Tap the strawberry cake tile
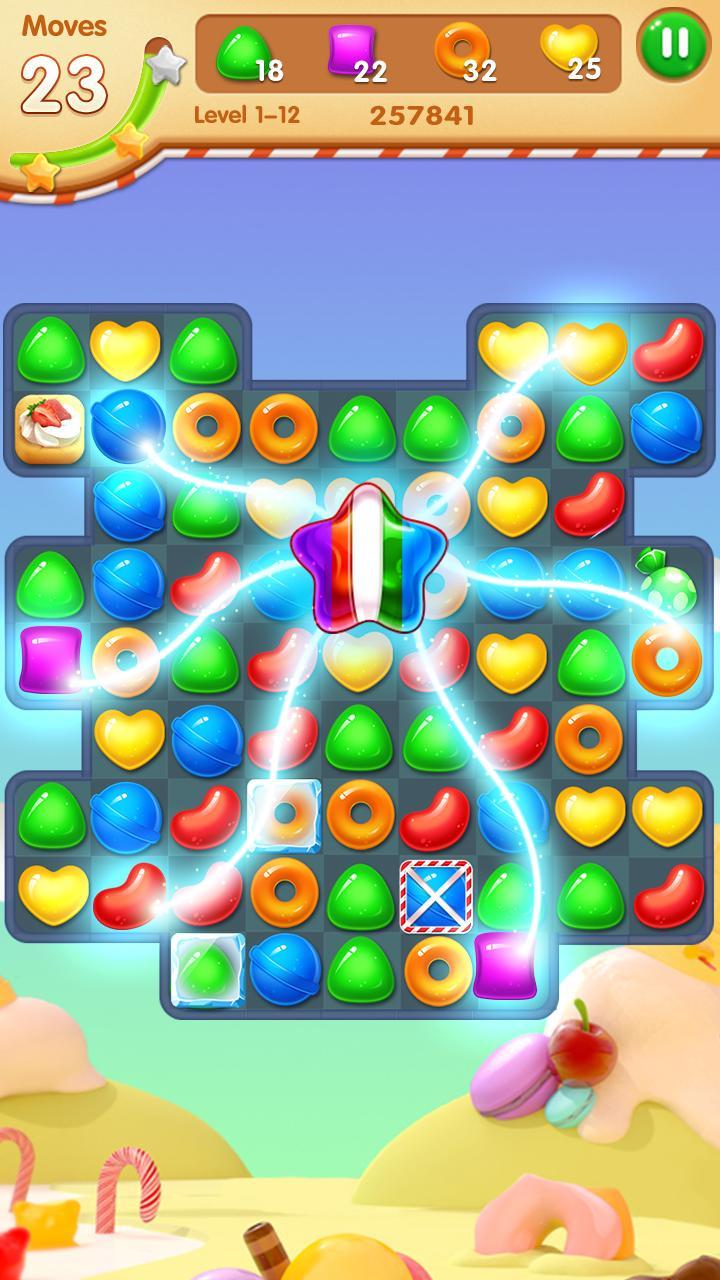720x1280 pixels. (49, 427)
